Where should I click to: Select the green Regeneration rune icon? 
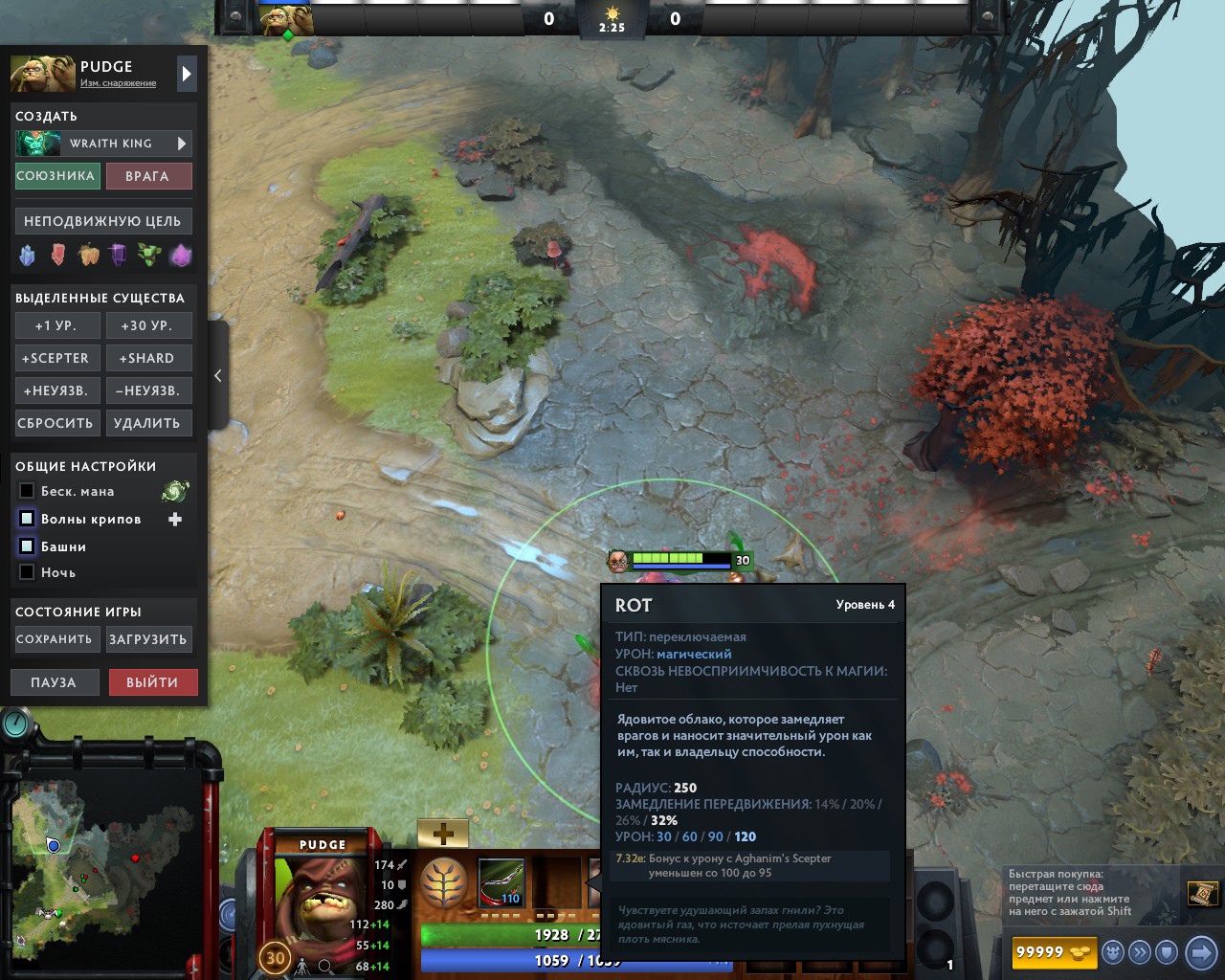click(x=147, y=254)
